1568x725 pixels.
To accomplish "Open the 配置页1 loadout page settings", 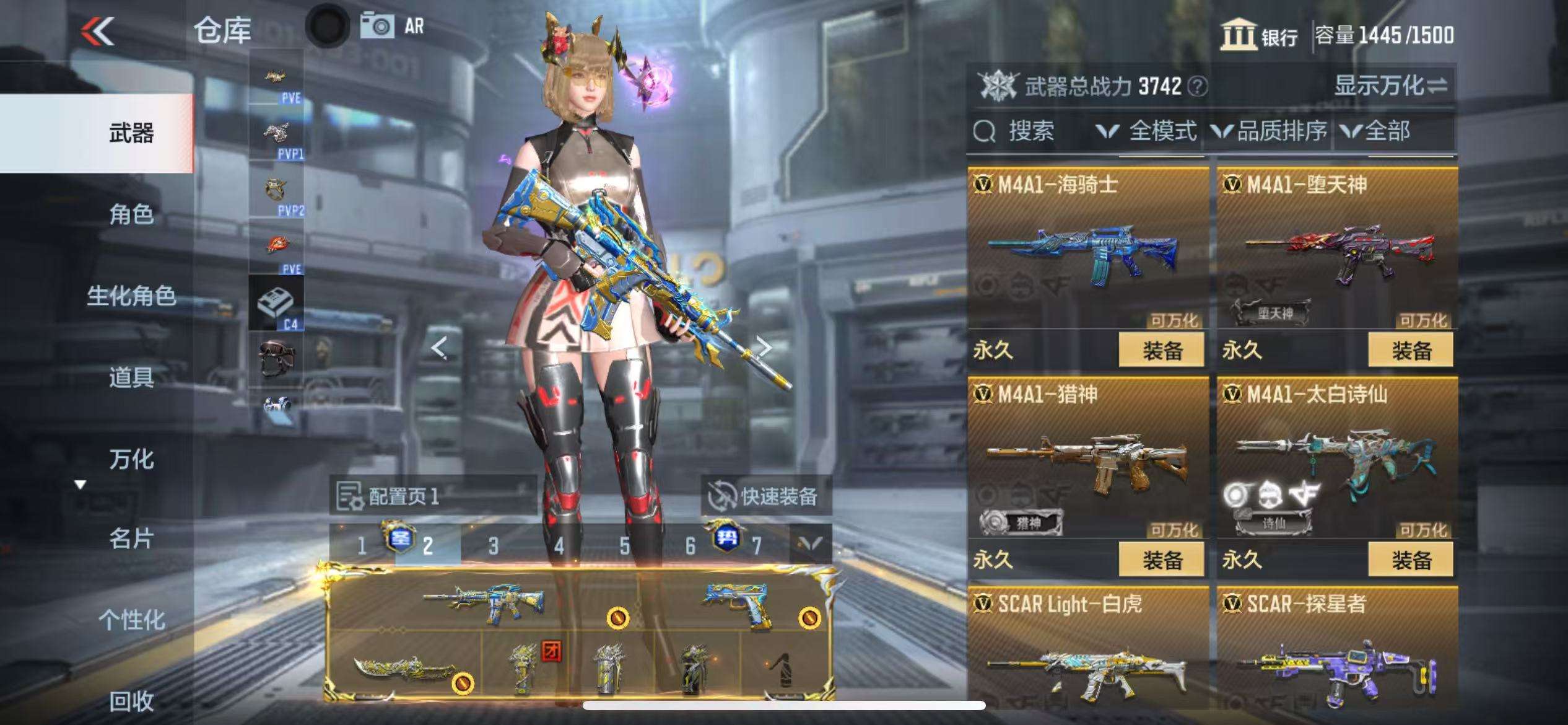I will [388, 496].
